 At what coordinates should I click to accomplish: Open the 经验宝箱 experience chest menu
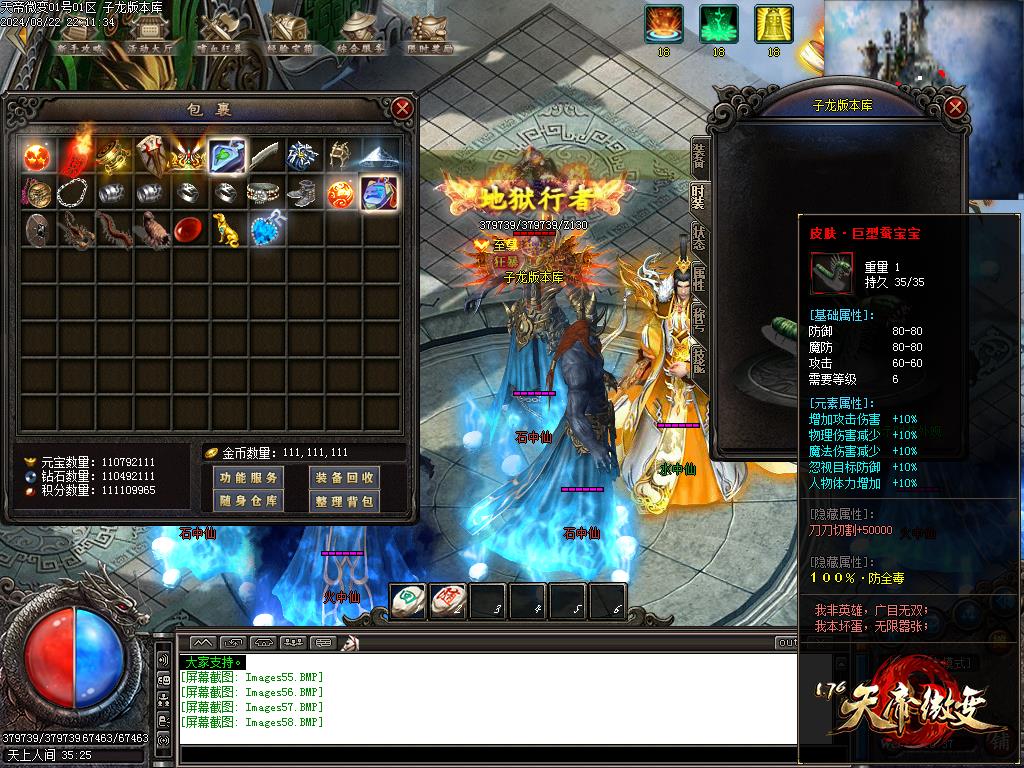coord(290,34)
